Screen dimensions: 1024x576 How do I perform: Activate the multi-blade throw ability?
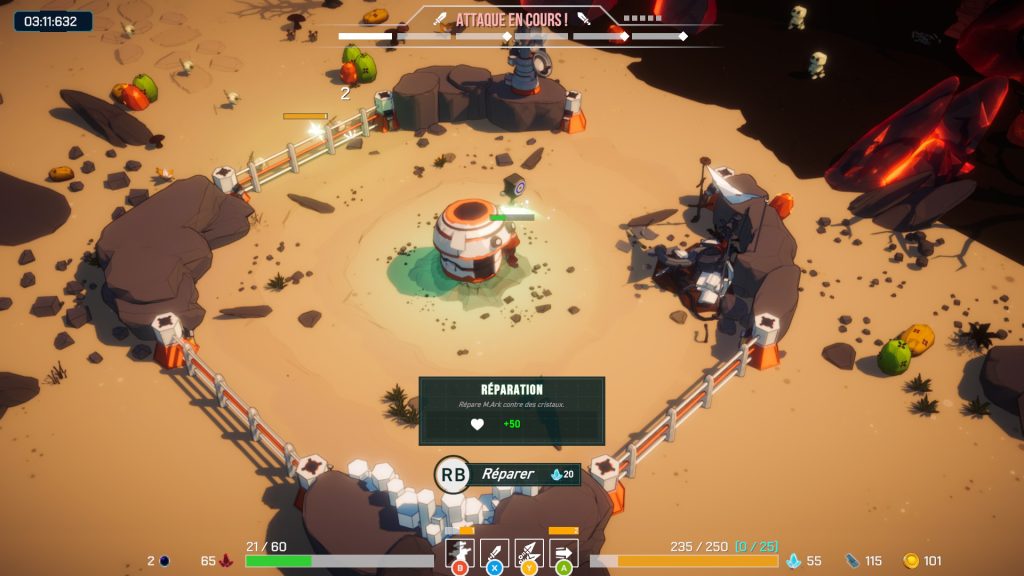528,552
